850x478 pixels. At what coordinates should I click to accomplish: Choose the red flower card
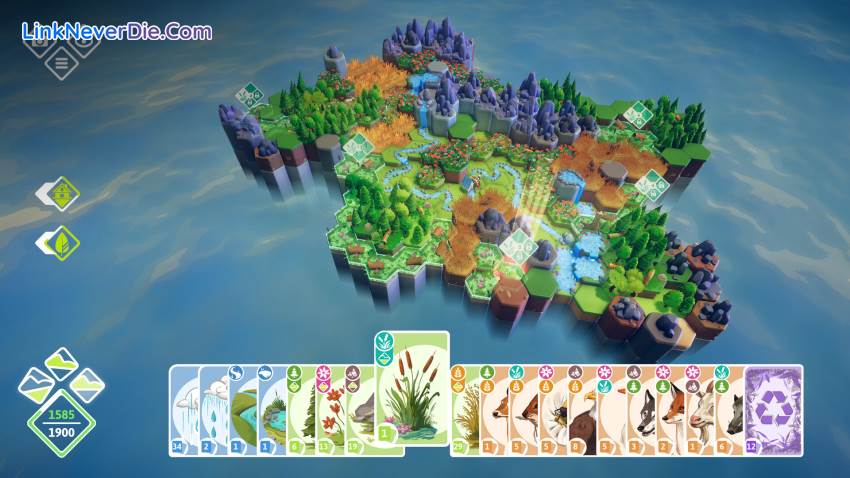click(331, 412)
